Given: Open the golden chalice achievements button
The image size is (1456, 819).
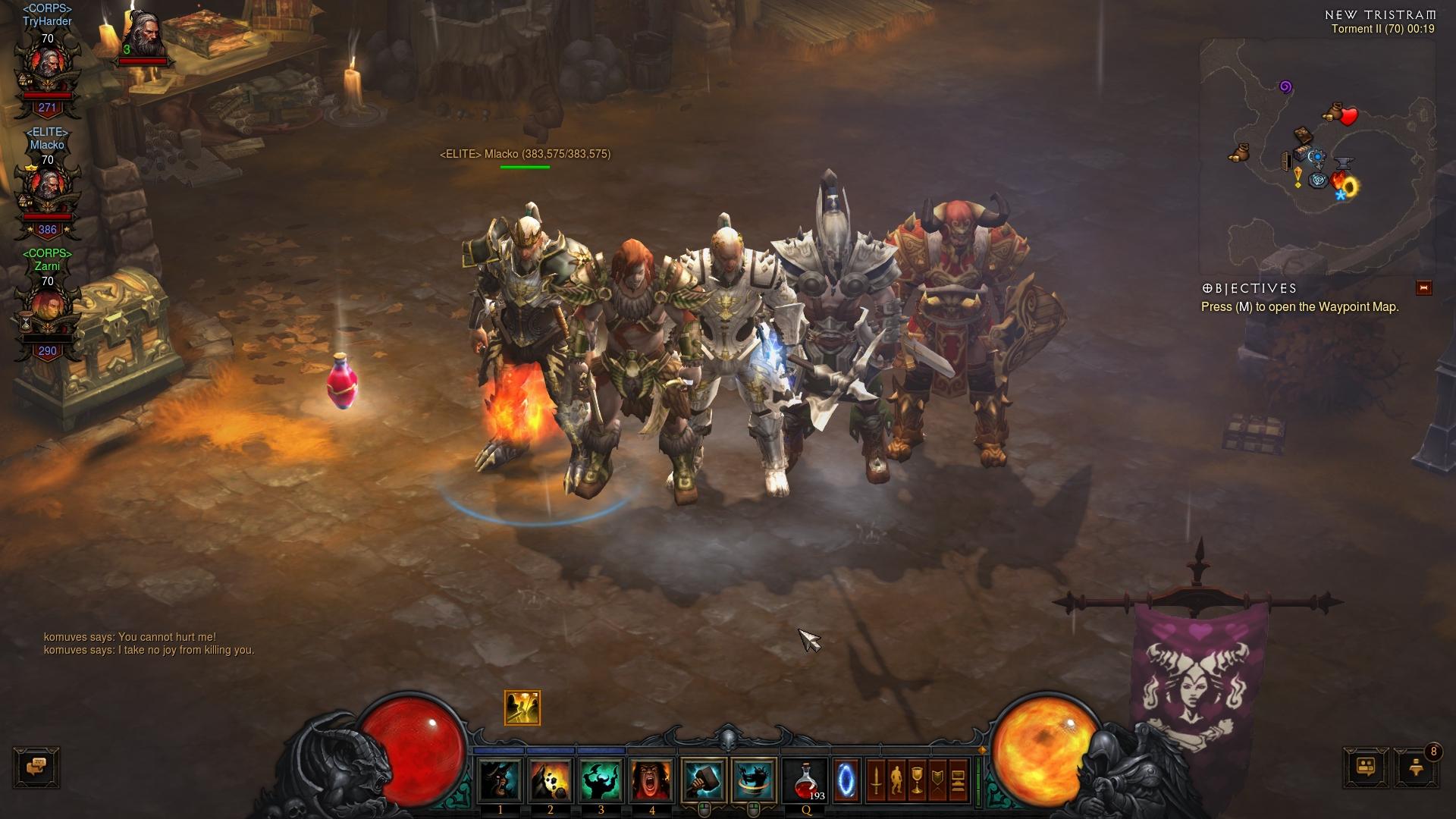Looking at the screenshot, I should [x=917, y=781].
